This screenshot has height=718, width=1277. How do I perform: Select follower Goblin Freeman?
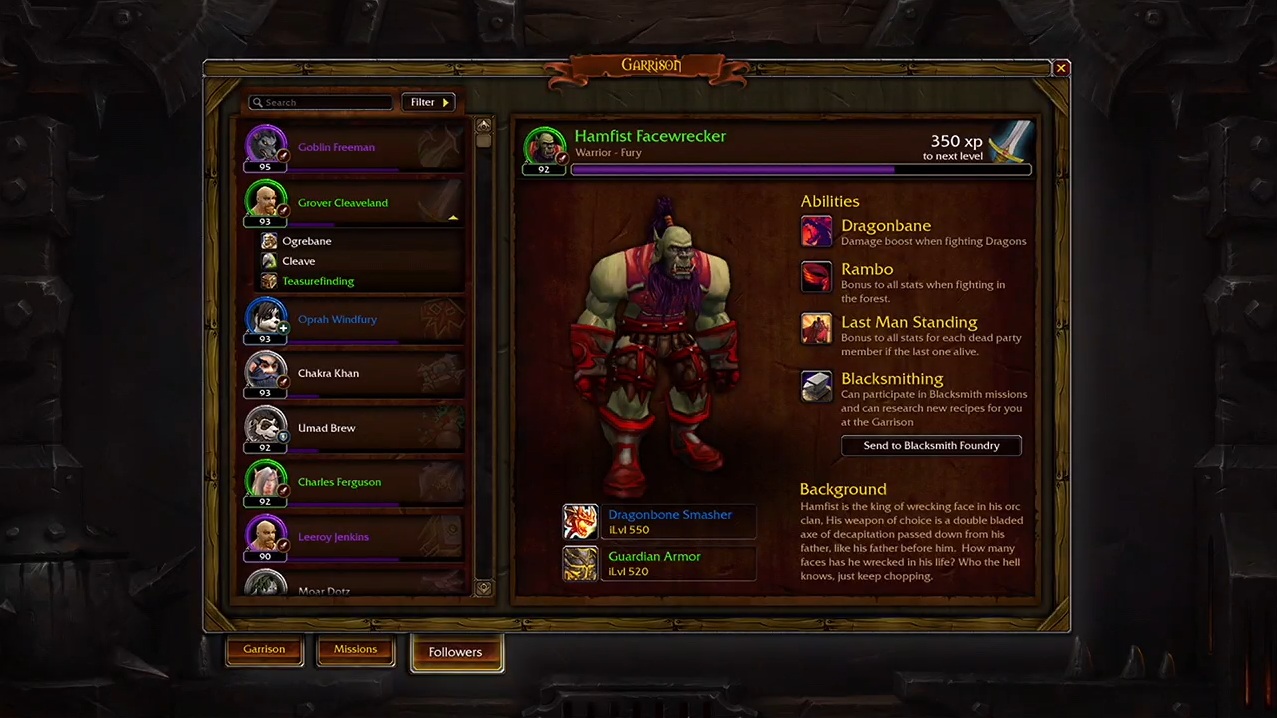click(350, 148)
